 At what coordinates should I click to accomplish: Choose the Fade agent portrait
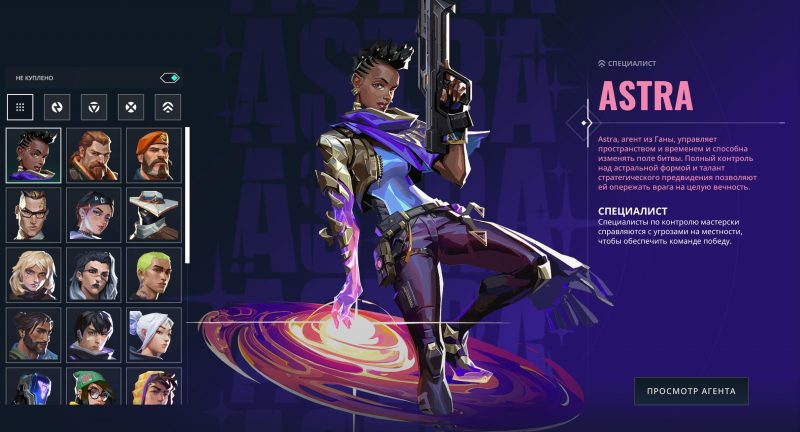tap(94, 274)
